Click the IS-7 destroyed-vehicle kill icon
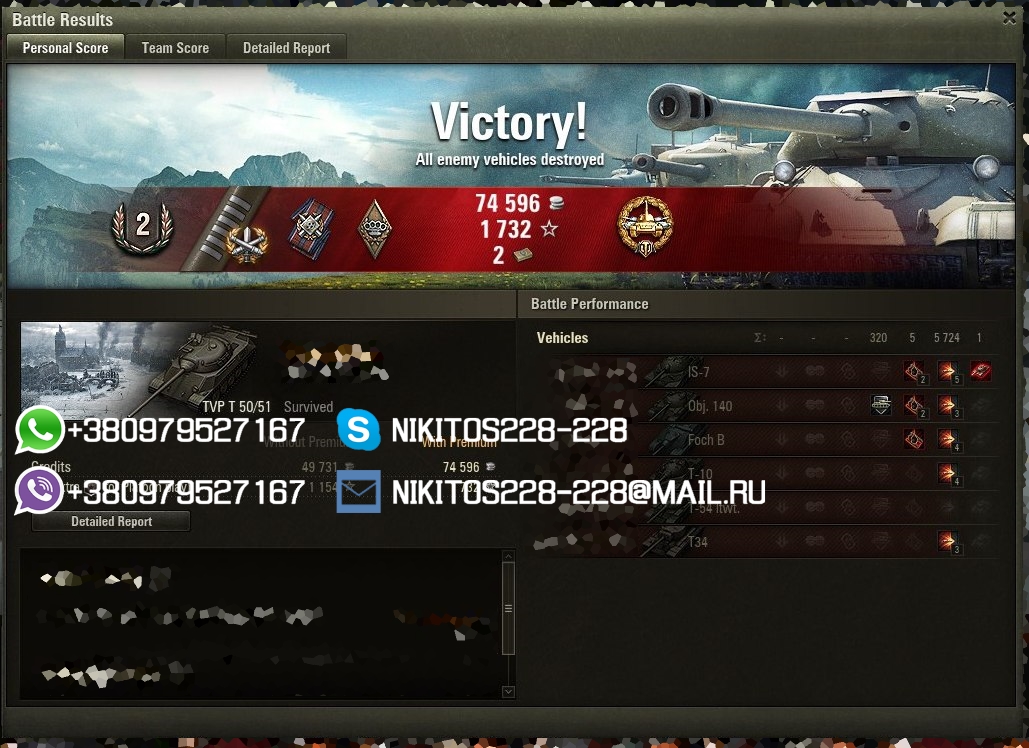The height and width of the screenshot is (748, 1029). [x=980, y=372]
